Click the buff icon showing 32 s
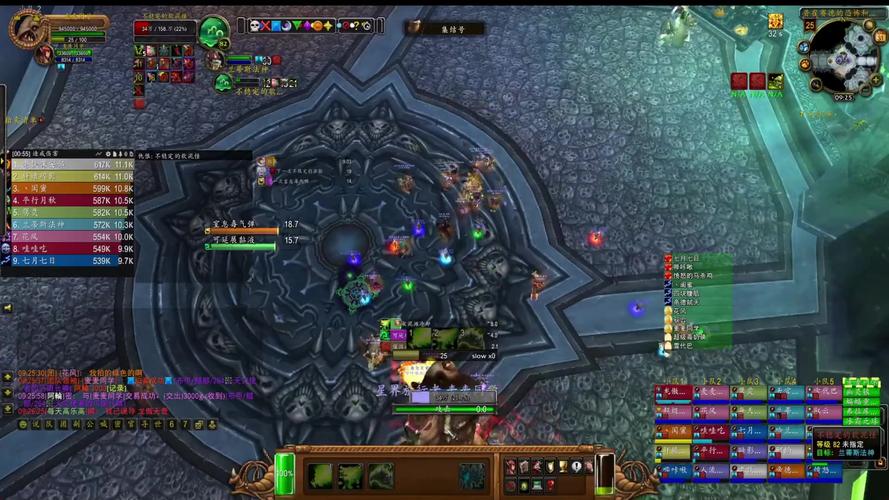Image resolution: width=889 pixels, height=500 pixels. point(775,21)
